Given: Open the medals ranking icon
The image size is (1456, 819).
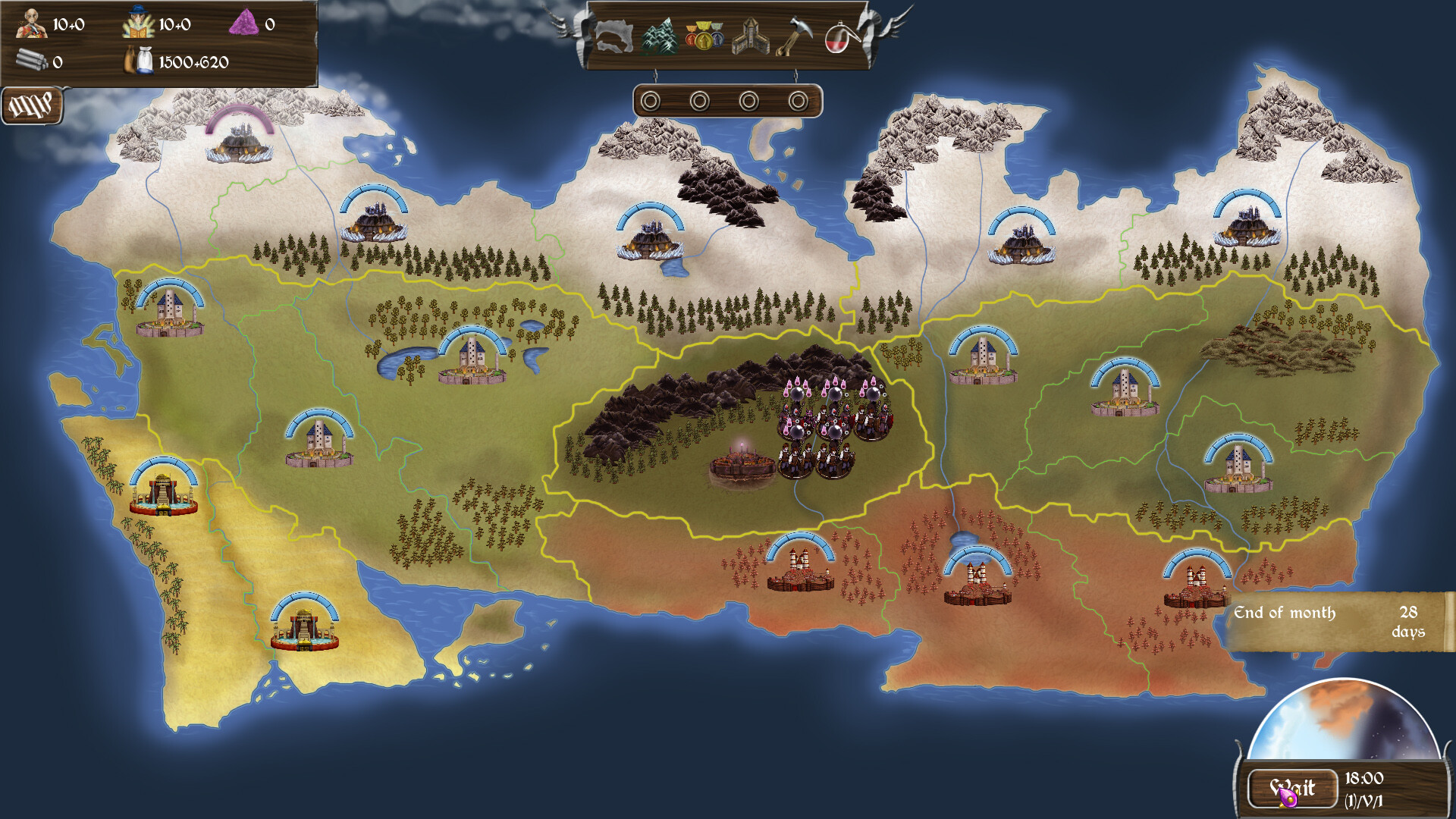Looking at the screenshot, I should (705, 36).
